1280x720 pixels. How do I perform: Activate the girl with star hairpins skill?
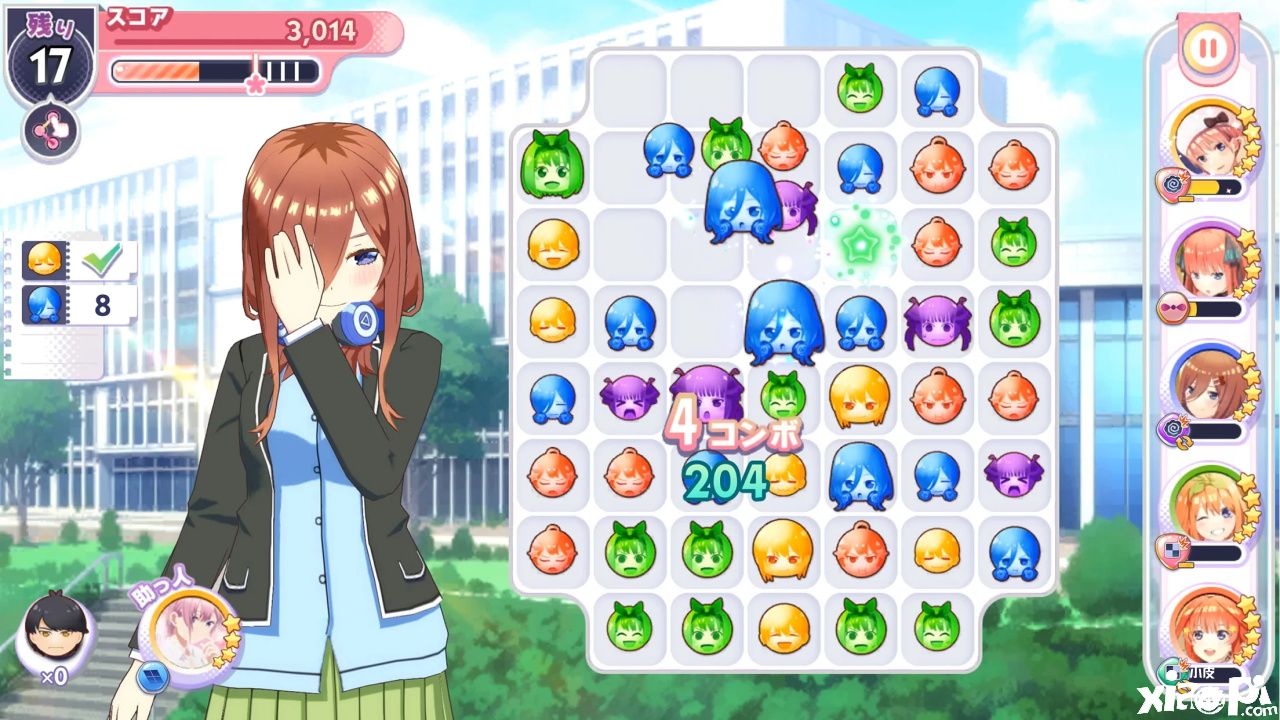(x=1206, y=627)
